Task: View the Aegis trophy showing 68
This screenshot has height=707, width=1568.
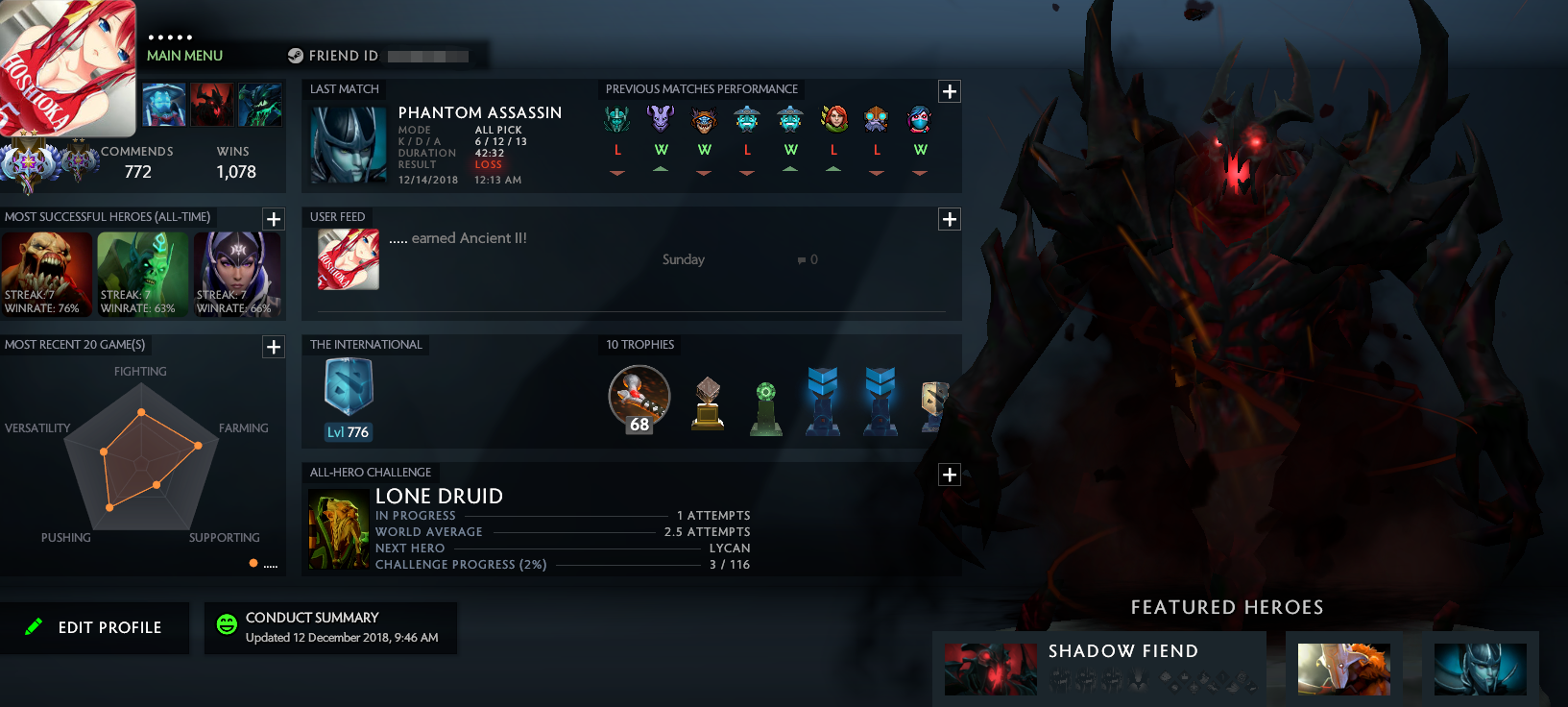Action: (x=639, y=400)
